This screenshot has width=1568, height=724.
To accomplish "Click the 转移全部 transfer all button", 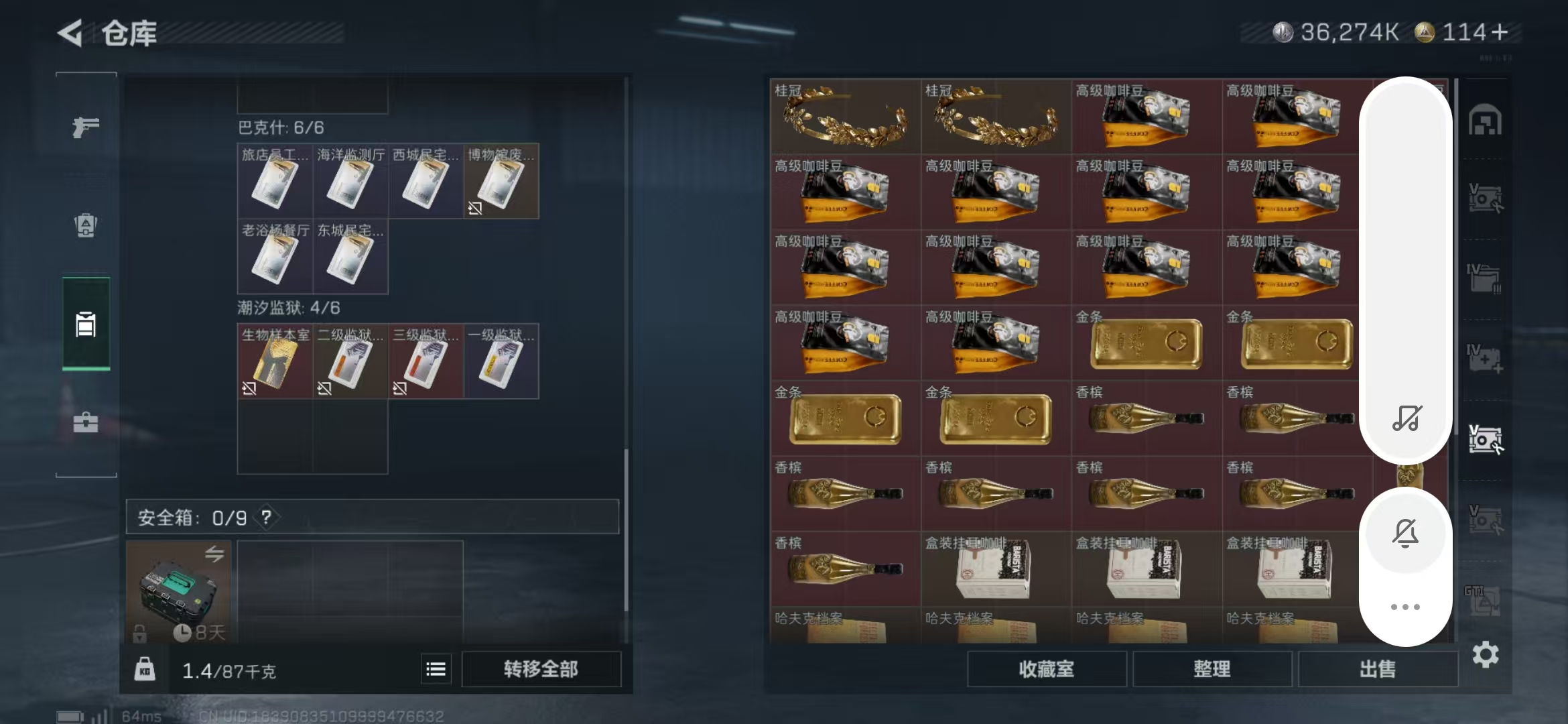I will coord(541,668).
